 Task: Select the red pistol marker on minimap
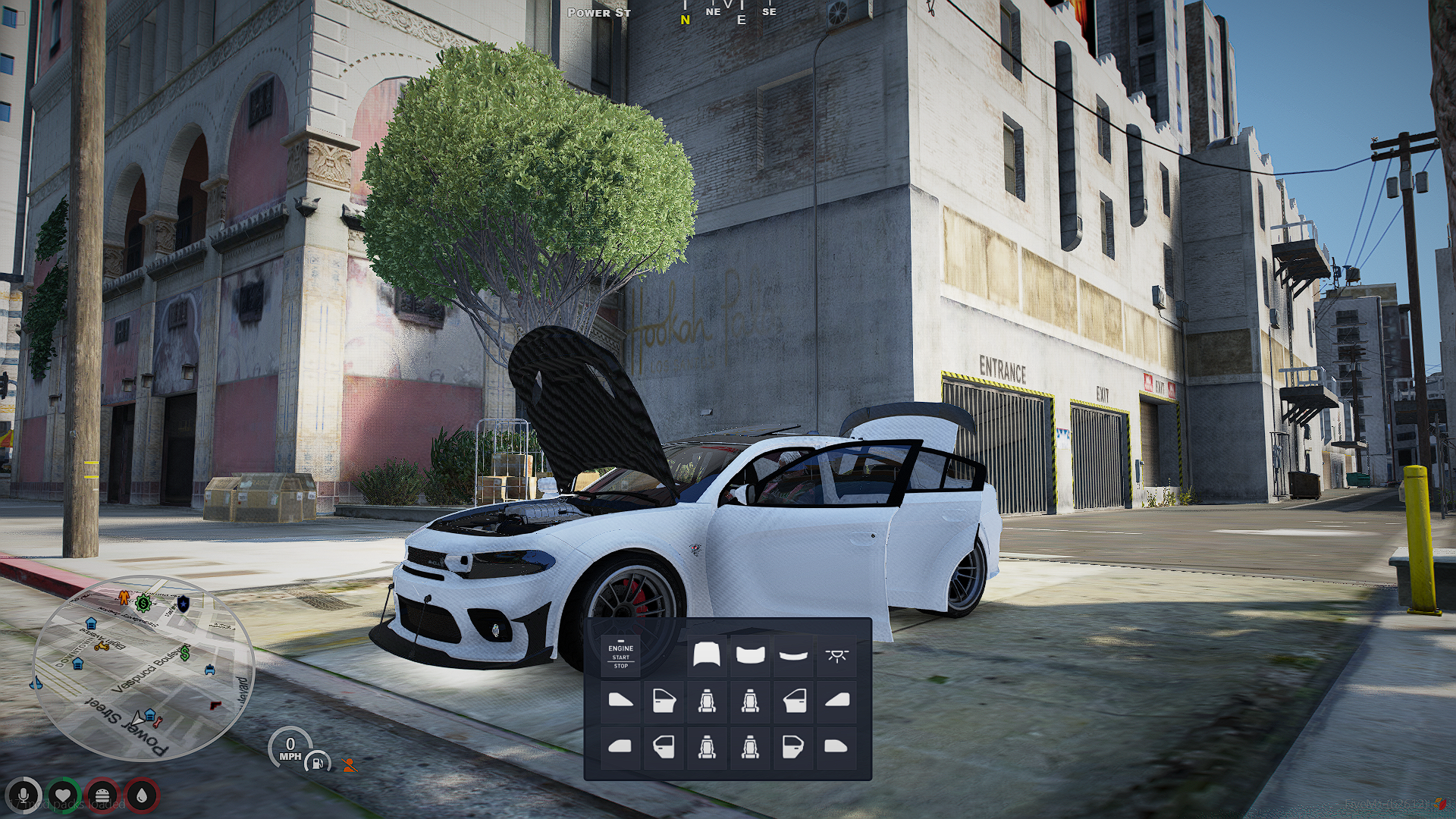pos(216,704)
